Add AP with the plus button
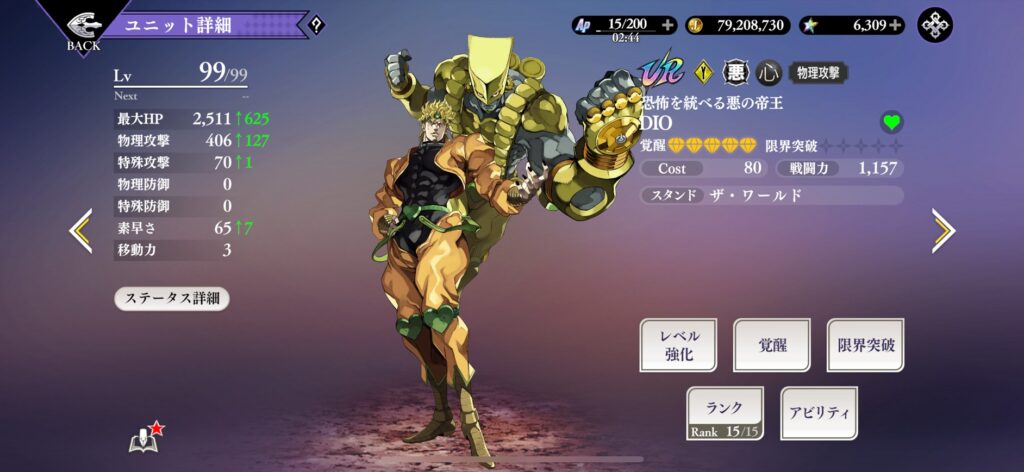 coord(668,25)
